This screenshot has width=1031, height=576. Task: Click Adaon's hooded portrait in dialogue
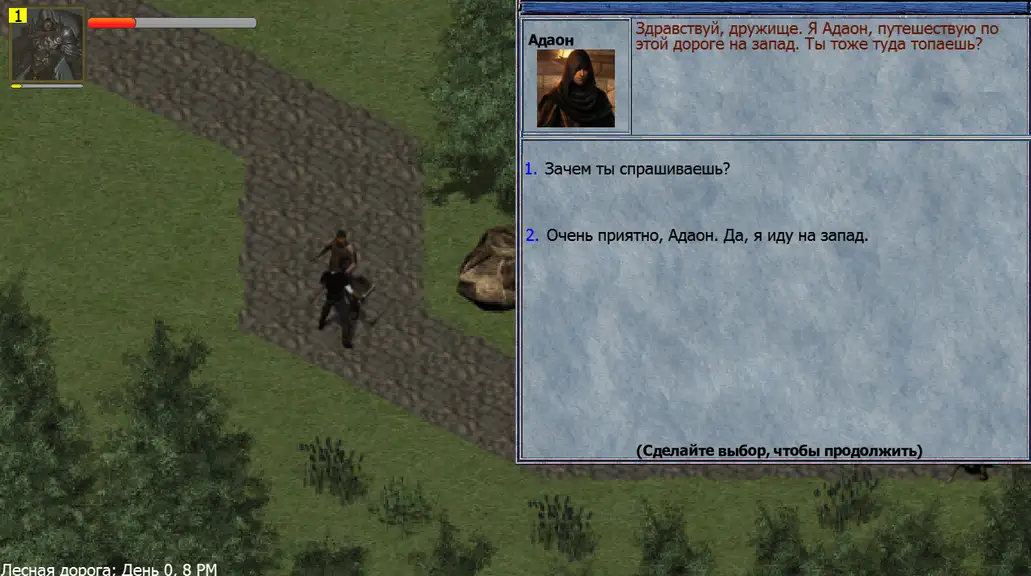575,88
